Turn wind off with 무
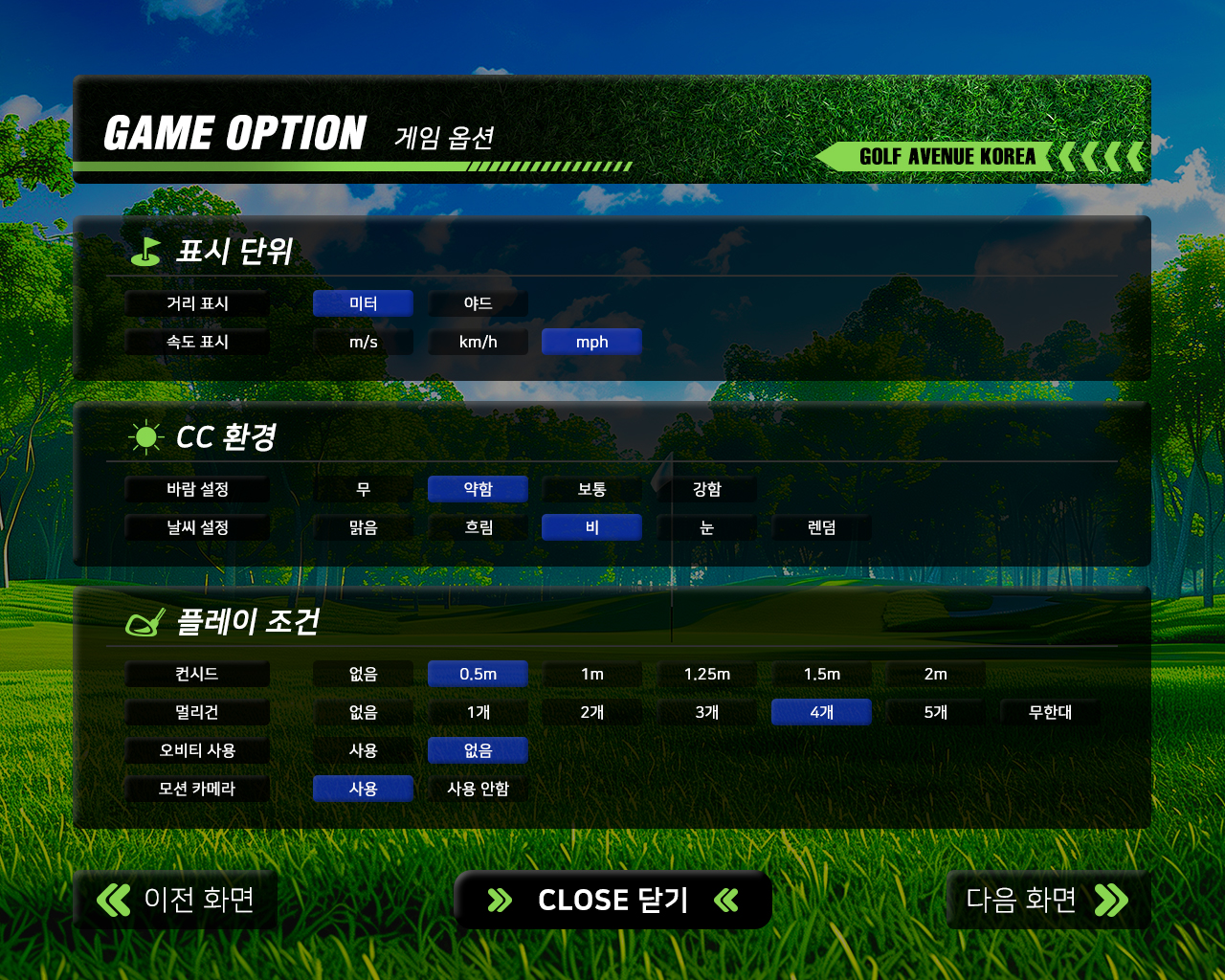Viewport: 1225px width, 980px height. pos(363,489)
